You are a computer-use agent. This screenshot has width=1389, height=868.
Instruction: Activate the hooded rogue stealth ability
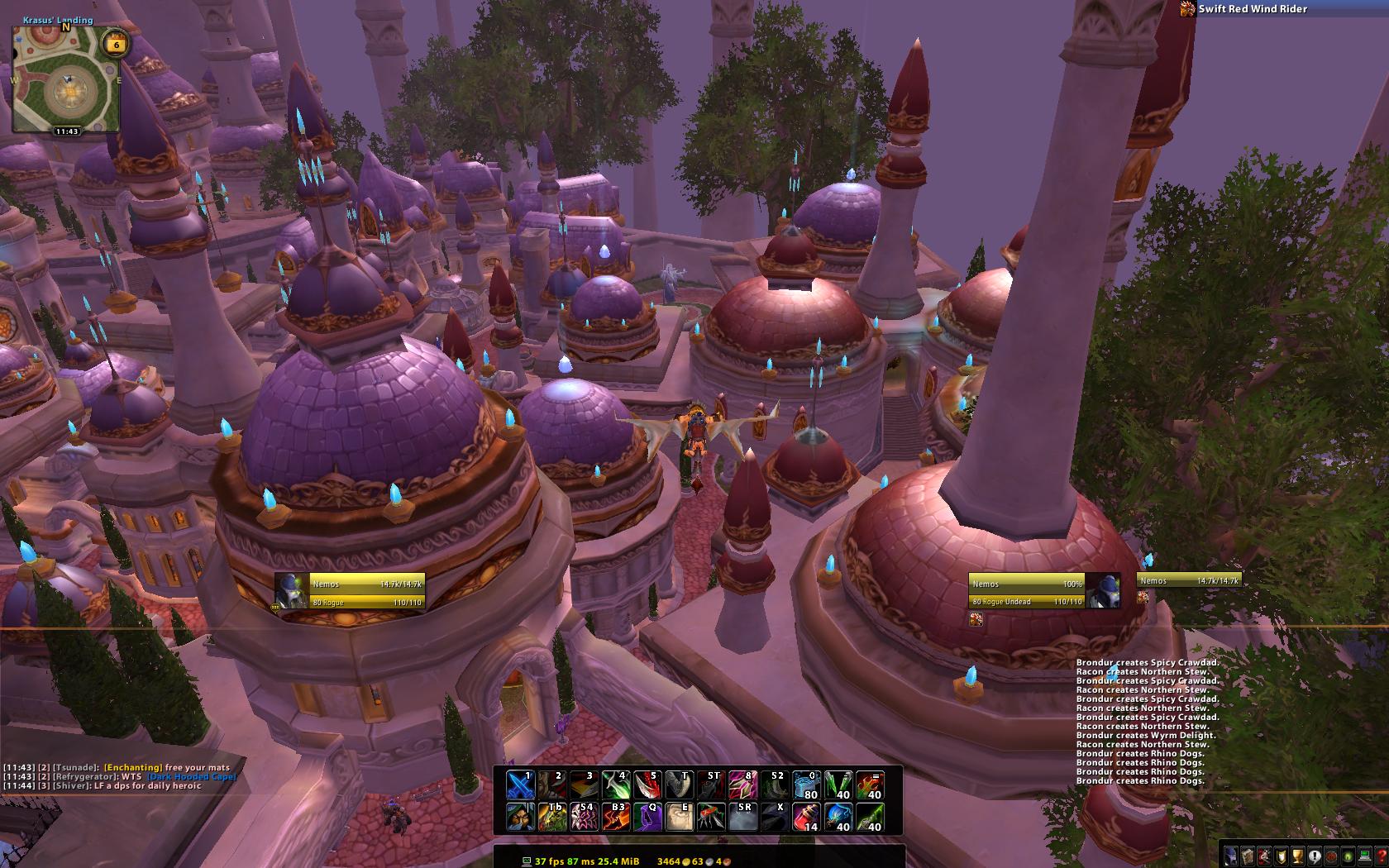(x=520, y=817)
